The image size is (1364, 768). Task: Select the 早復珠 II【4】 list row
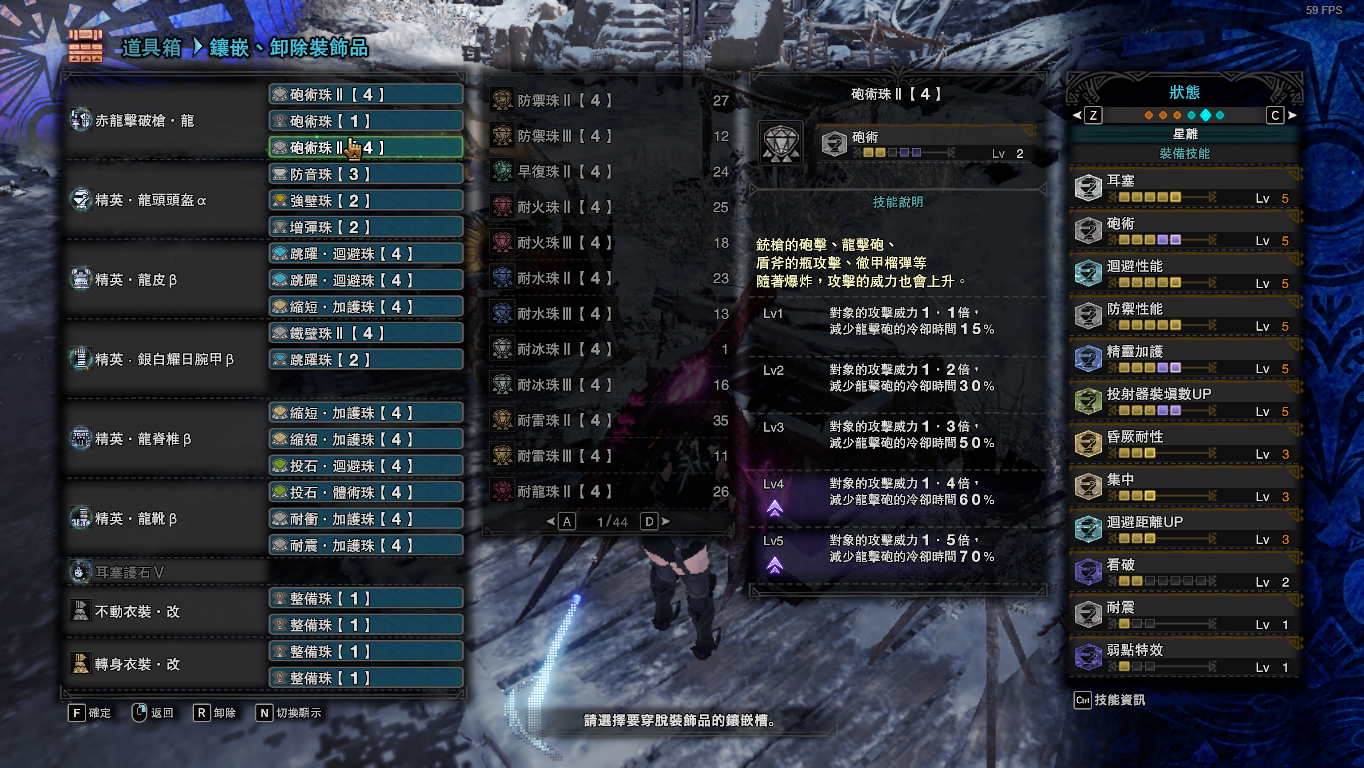610,172
